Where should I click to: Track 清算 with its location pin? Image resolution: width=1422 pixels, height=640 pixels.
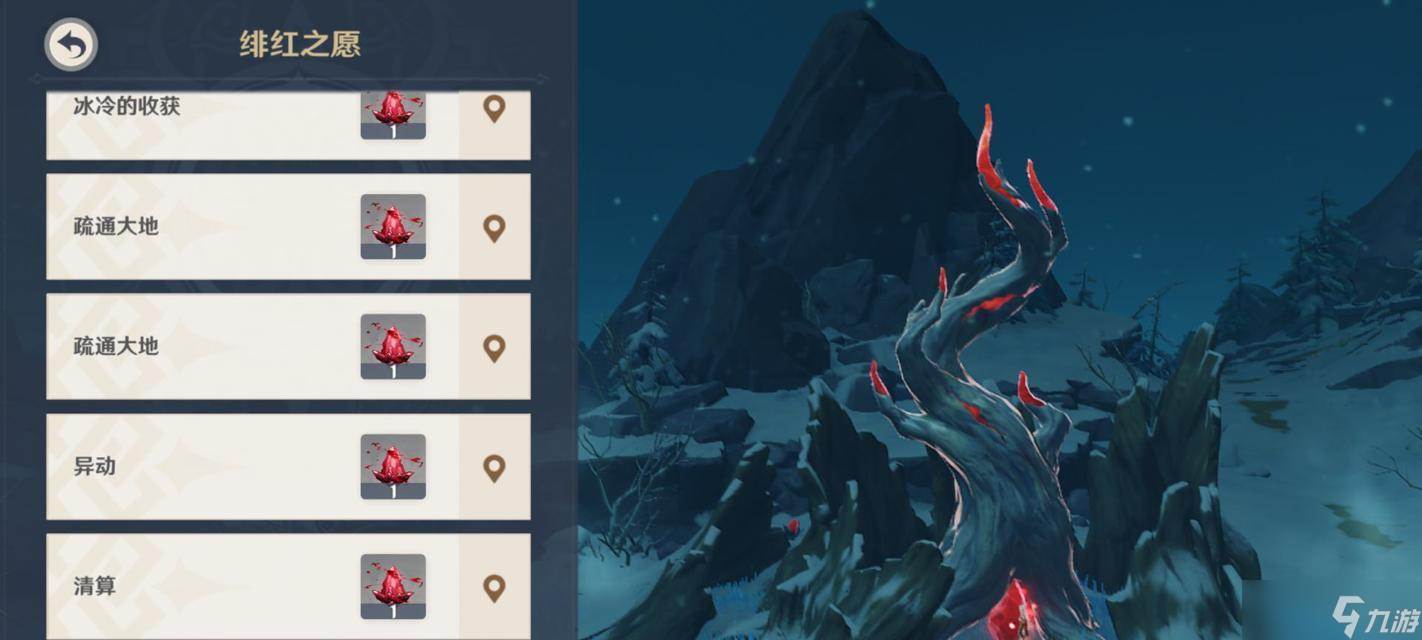point(494,587)
